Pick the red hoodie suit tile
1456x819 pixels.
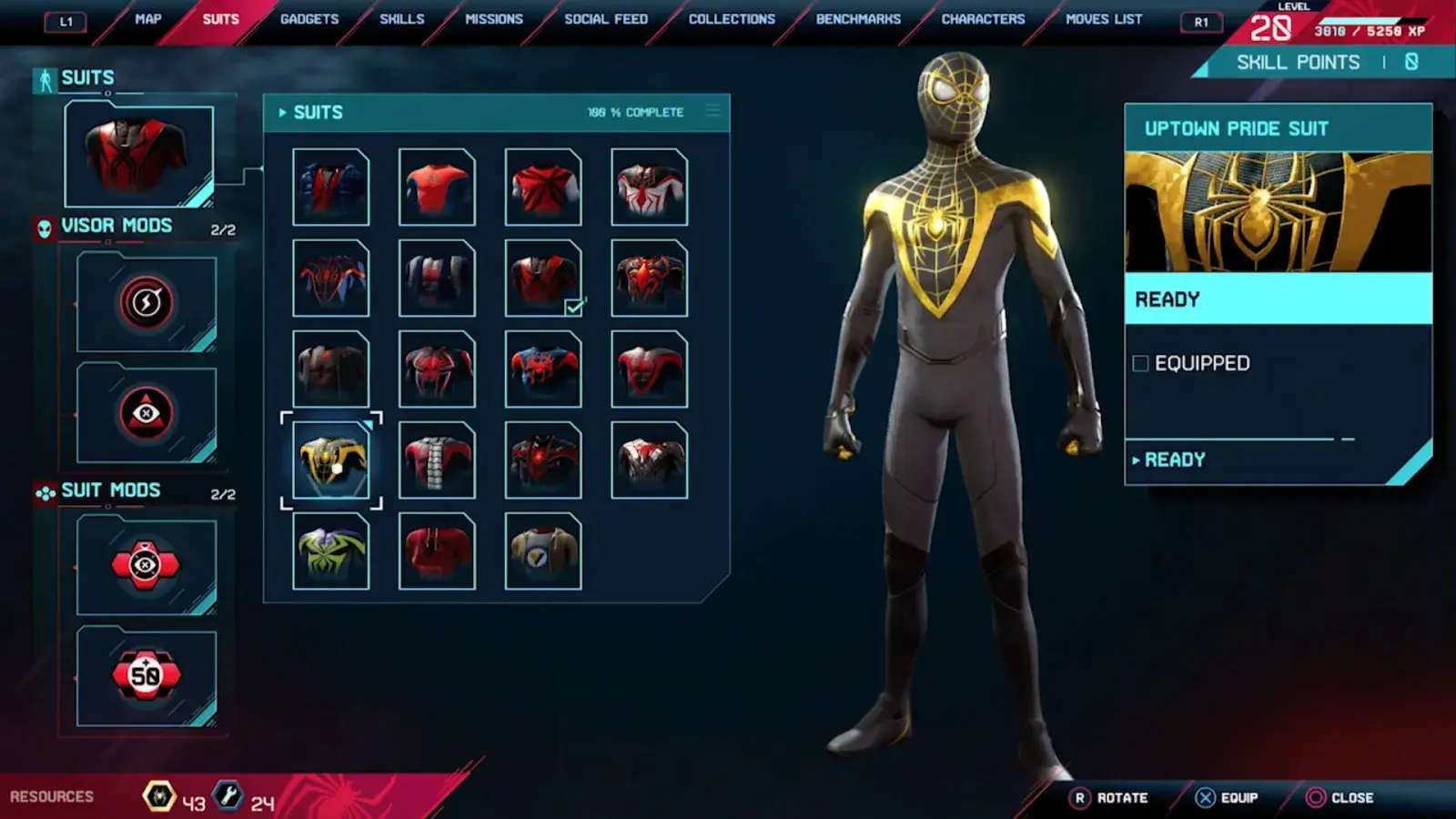click(x=437, y=551)
